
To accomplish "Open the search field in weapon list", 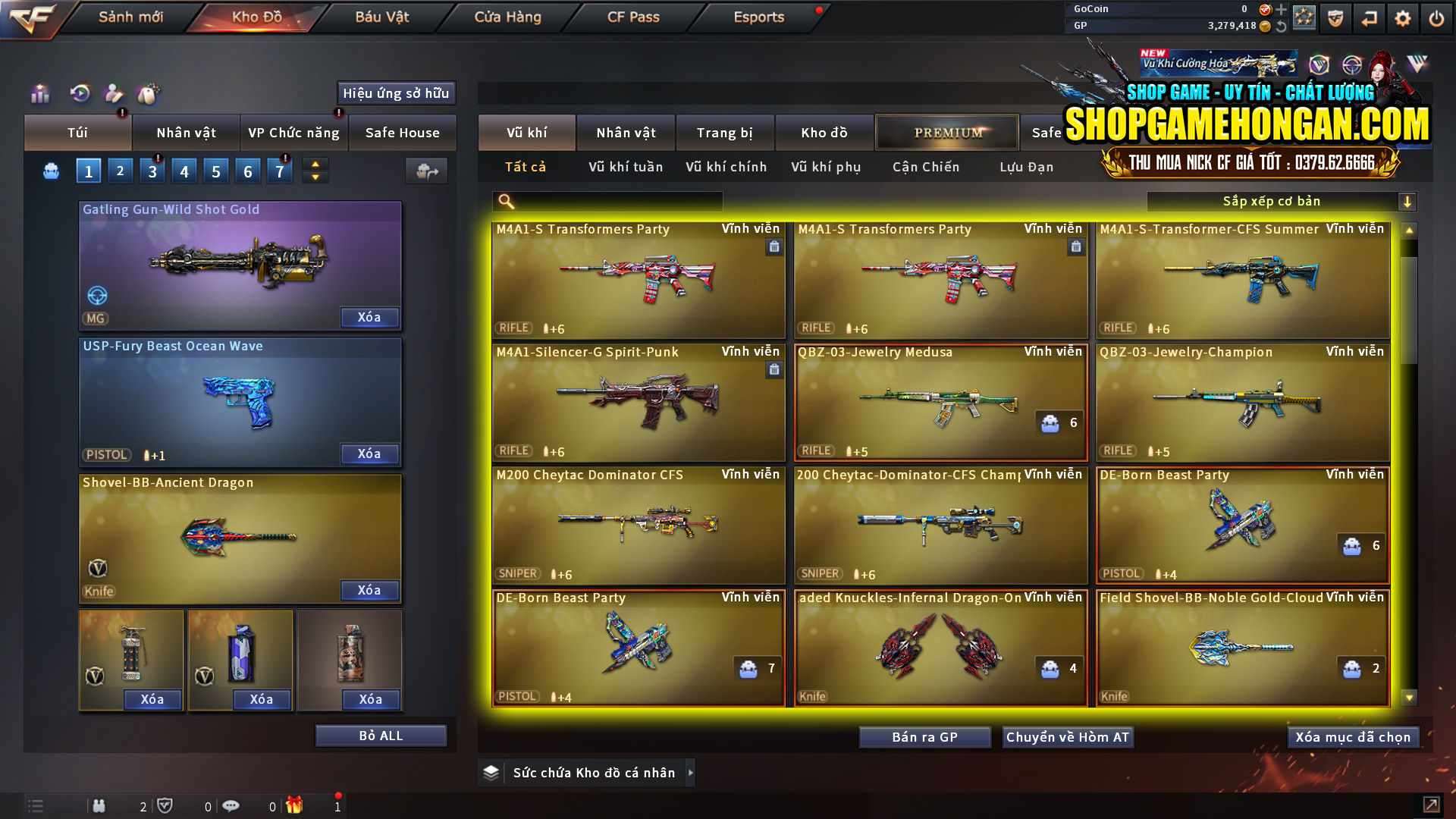I will [607, 201].
